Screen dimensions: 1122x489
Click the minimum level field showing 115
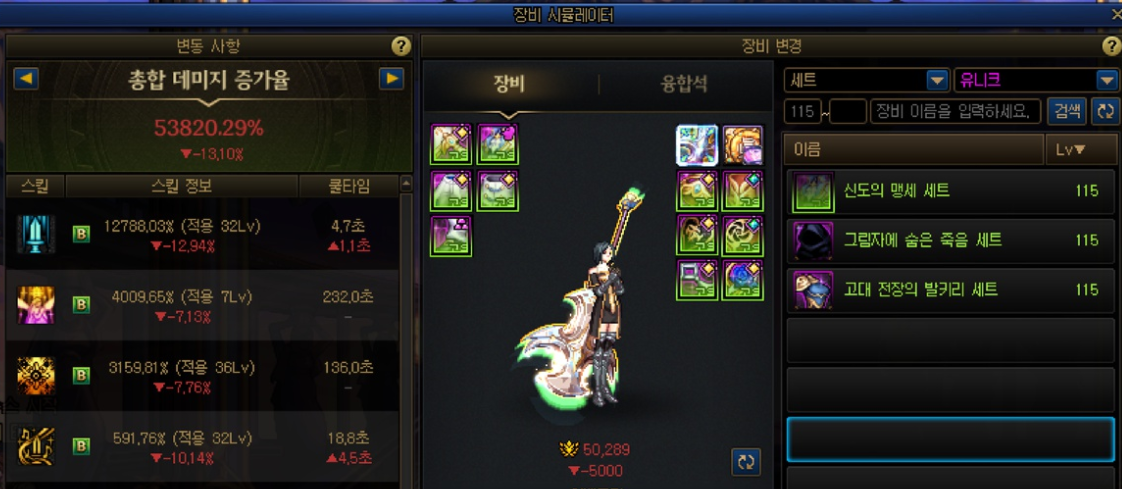804,111
